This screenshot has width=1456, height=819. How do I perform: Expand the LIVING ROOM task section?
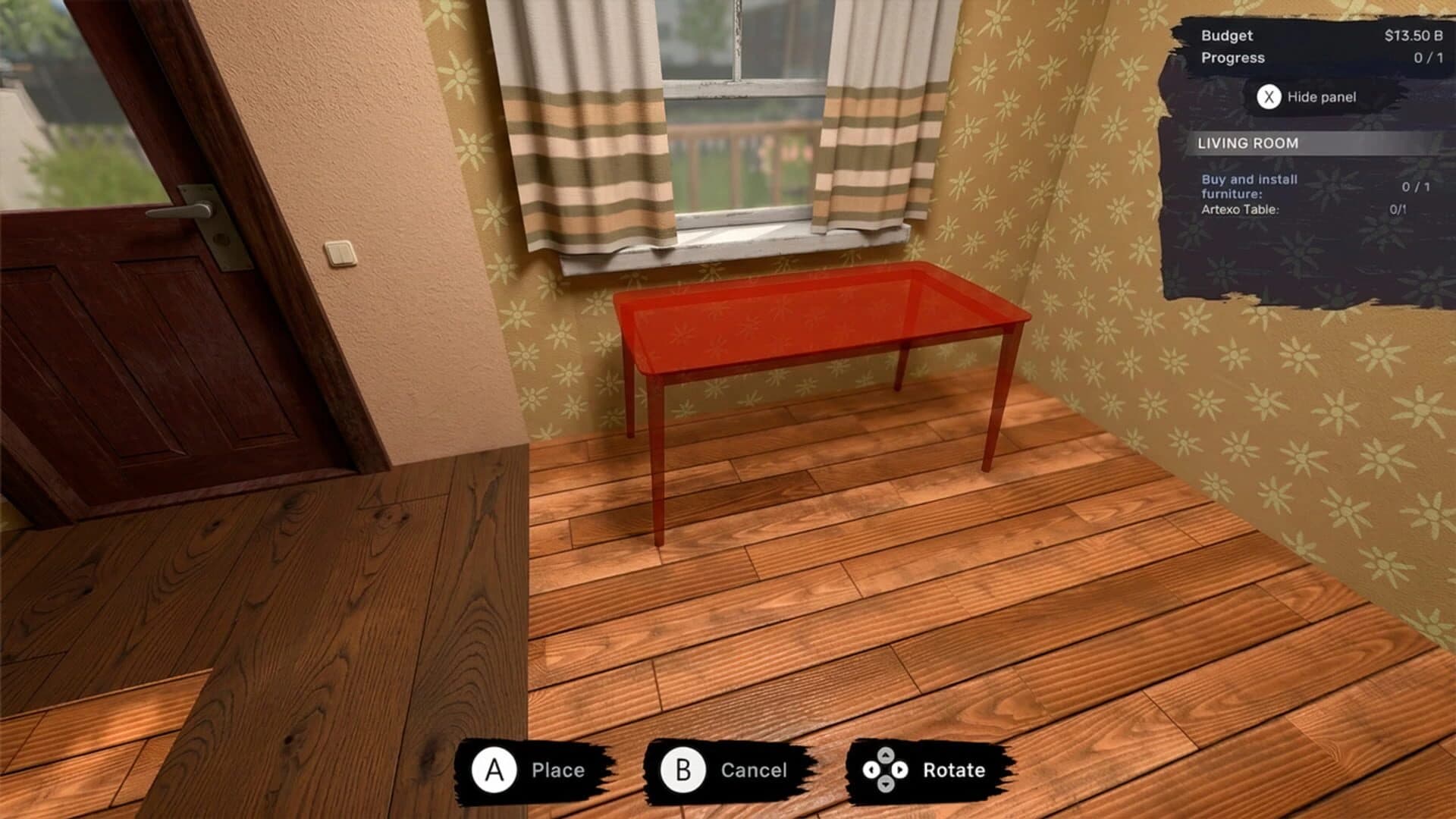click(x=1248, y=143)
